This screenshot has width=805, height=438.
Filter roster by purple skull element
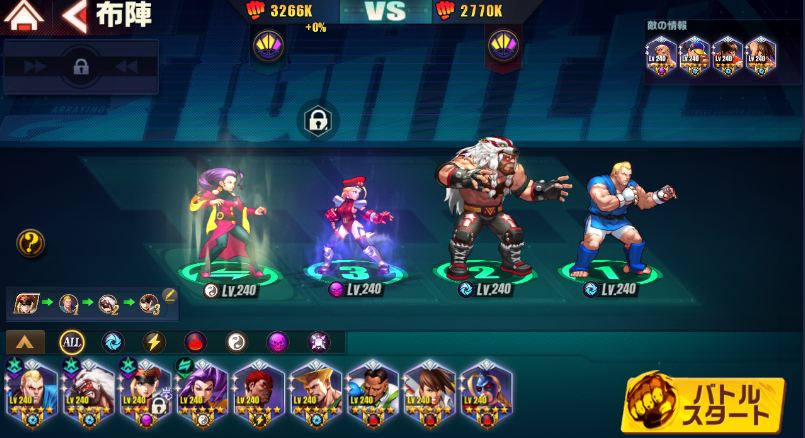tap(277, 342)
